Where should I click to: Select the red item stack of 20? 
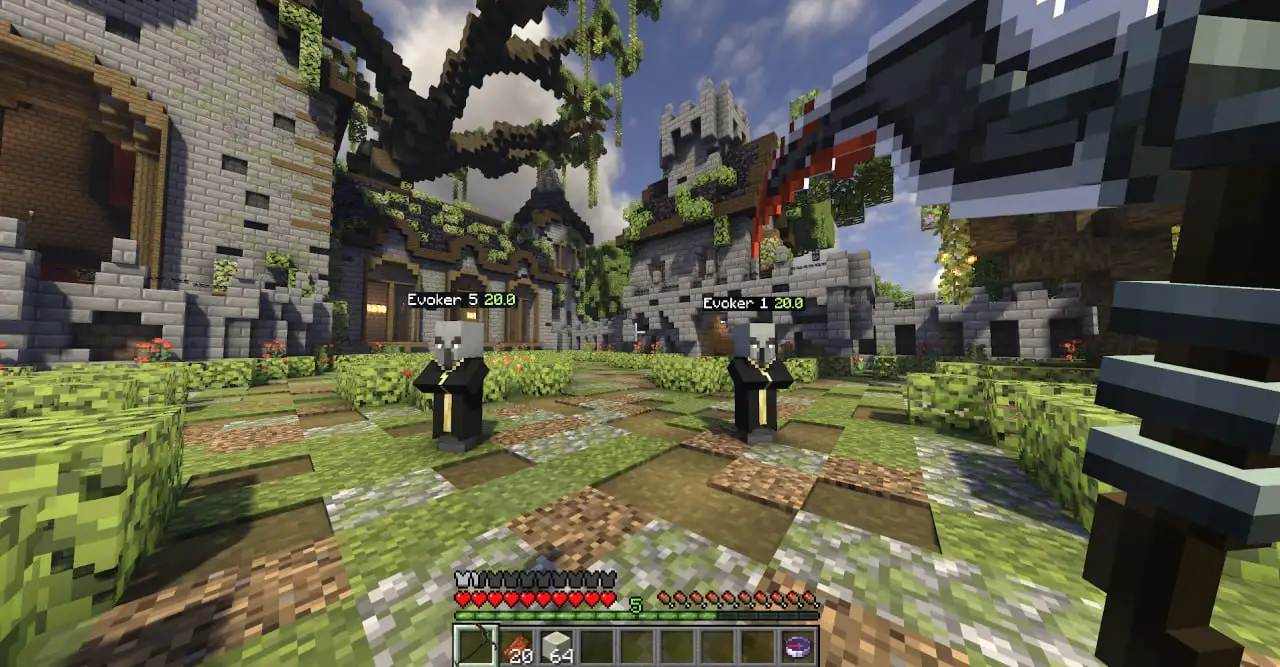click(517, 647)
